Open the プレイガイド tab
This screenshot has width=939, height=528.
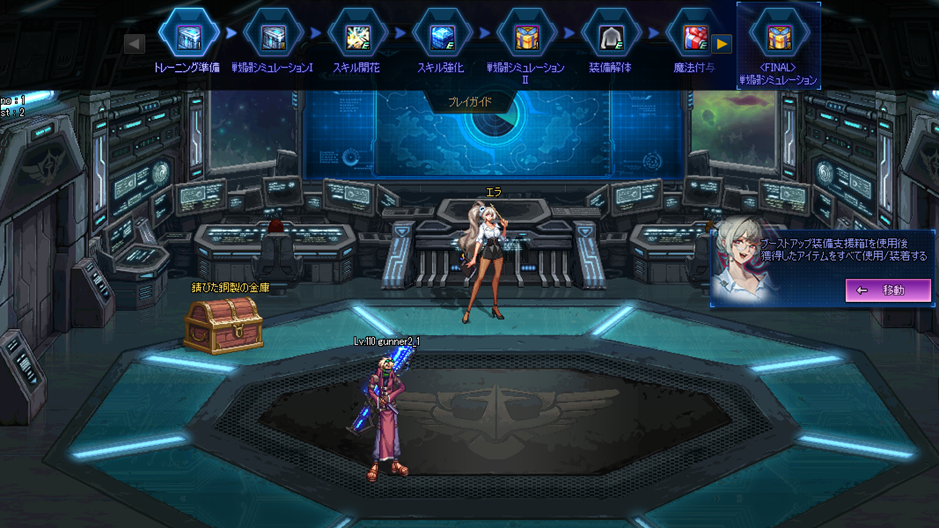pyautogui.click(x=469, y=102)
